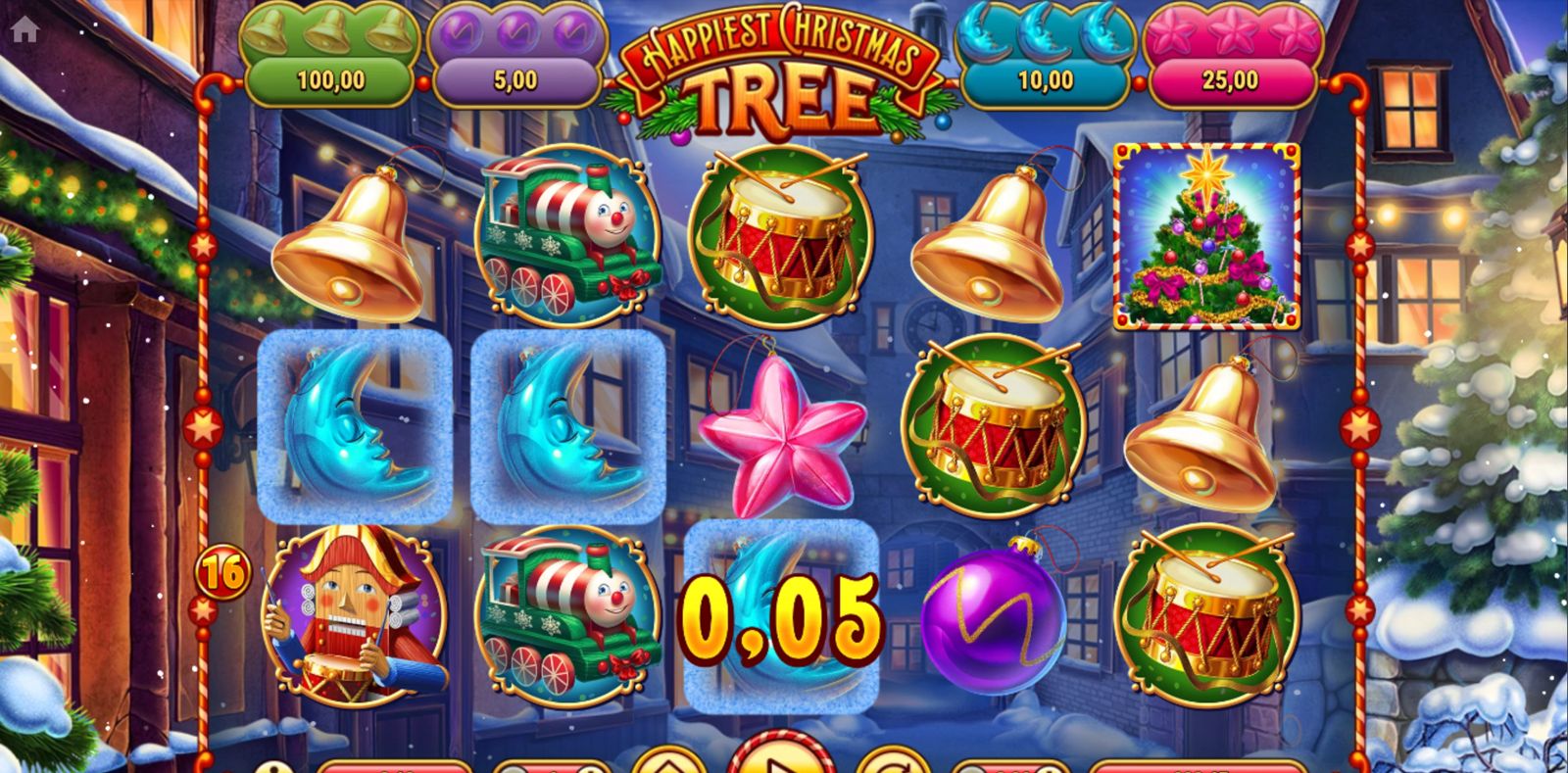
Task: Return to the lobby with the home icon
Action: coord(24,29)
